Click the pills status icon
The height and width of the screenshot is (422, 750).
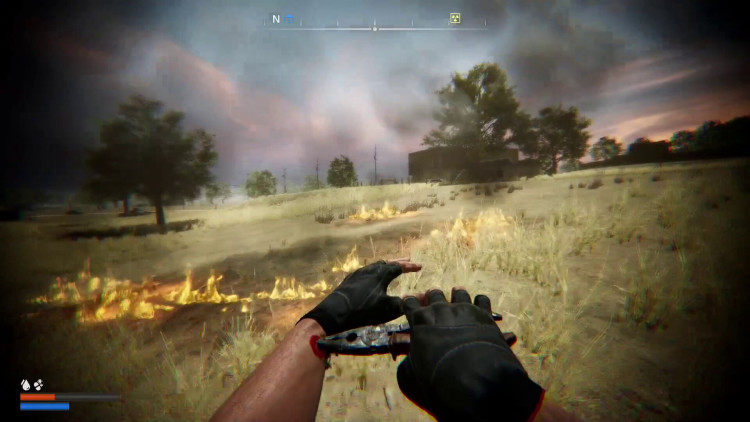click(38, 384)
